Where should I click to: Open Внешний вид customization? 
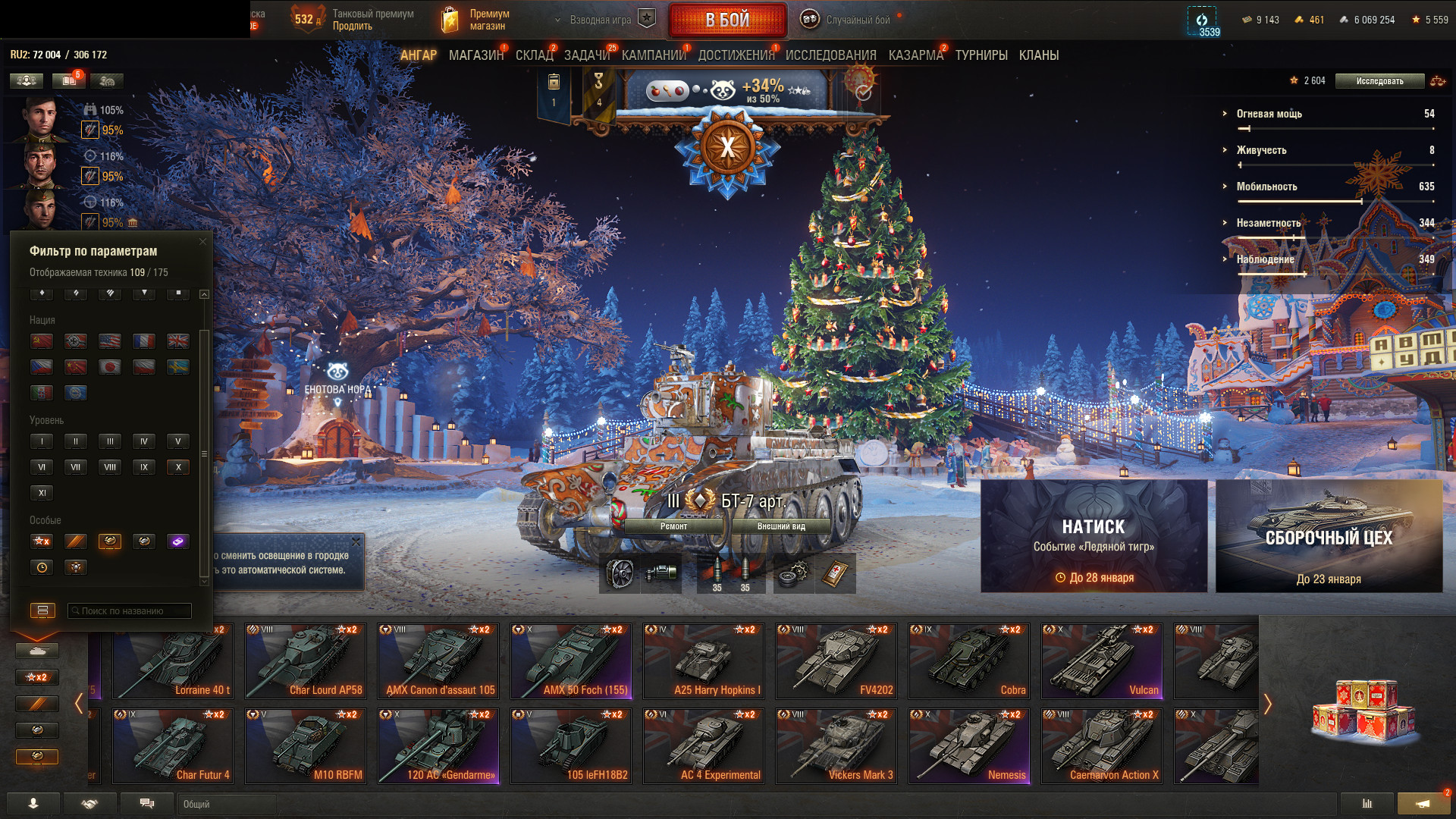coord(780,526)
